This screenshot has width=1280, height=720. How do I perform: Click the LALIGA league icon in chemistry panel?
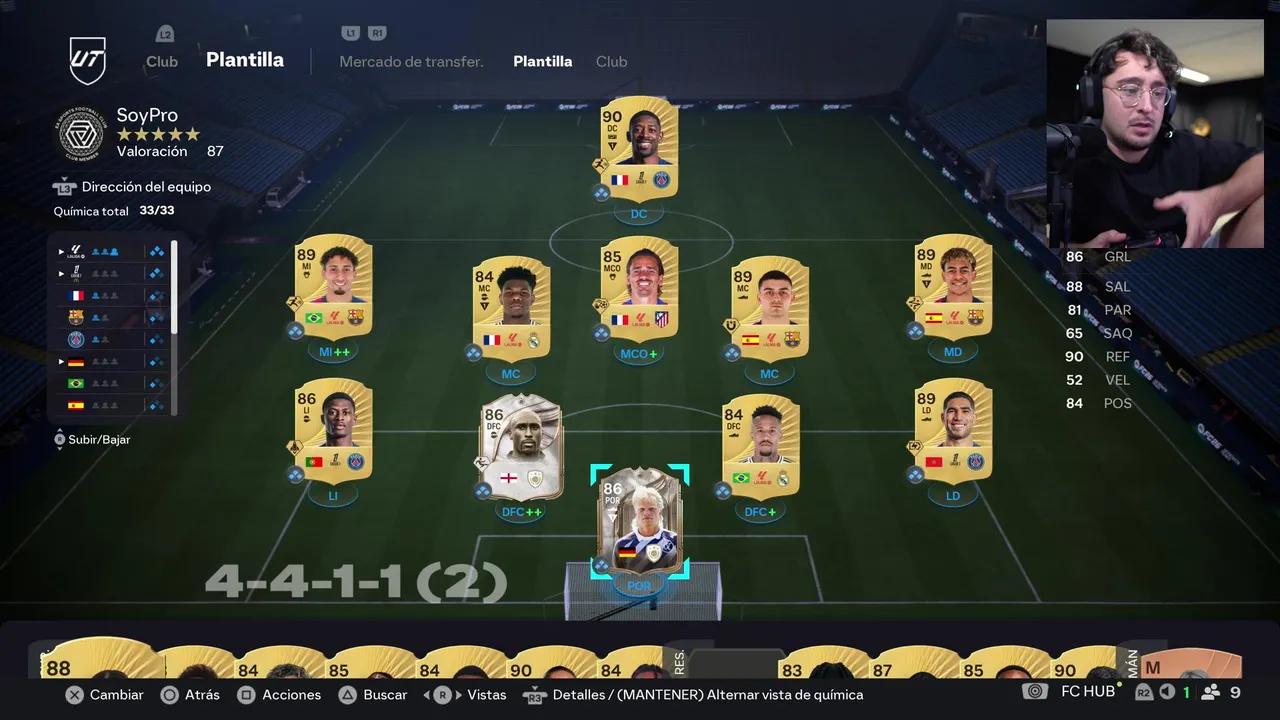(x=76, y=250)
